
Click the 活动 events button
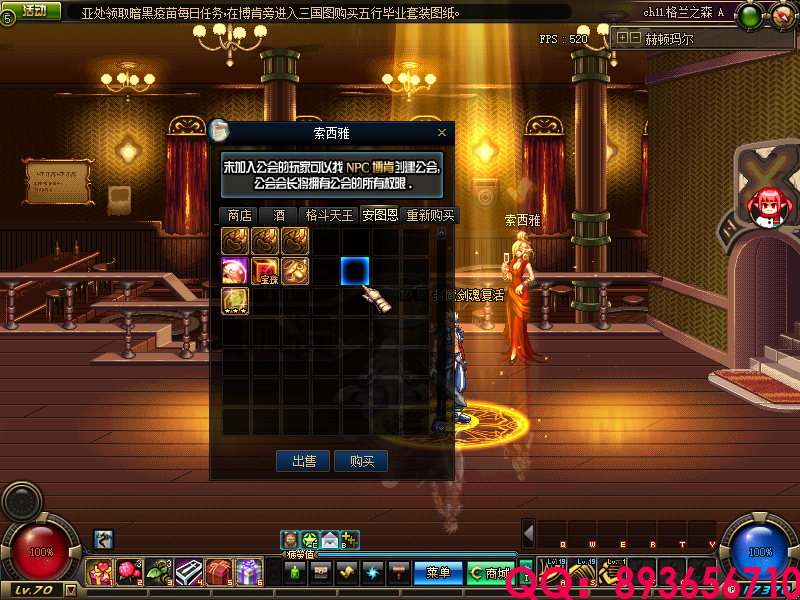[33, 10]
